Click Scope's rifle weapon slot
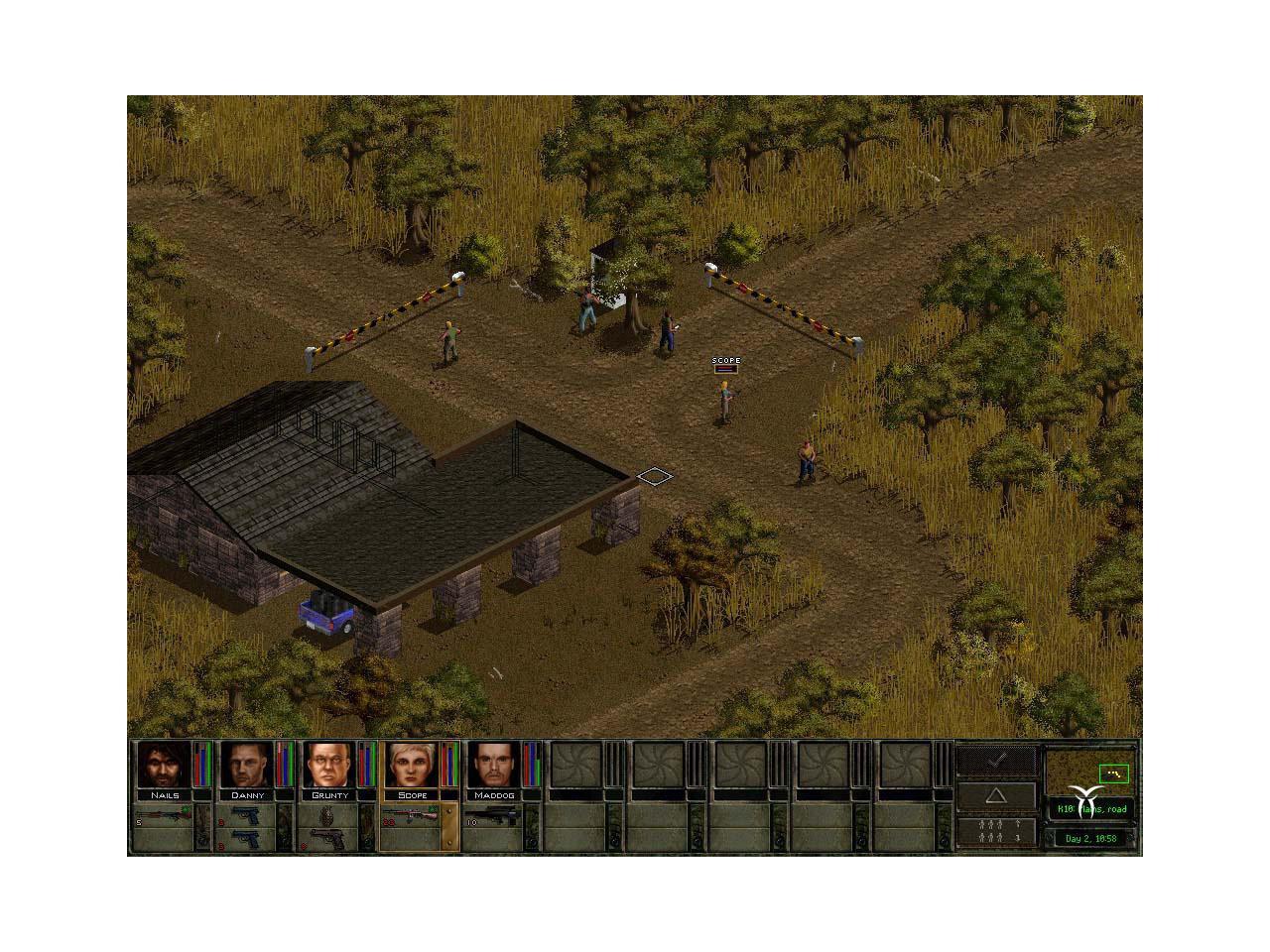This screenshot has height=952, width=1270. [x=412, y=816]
